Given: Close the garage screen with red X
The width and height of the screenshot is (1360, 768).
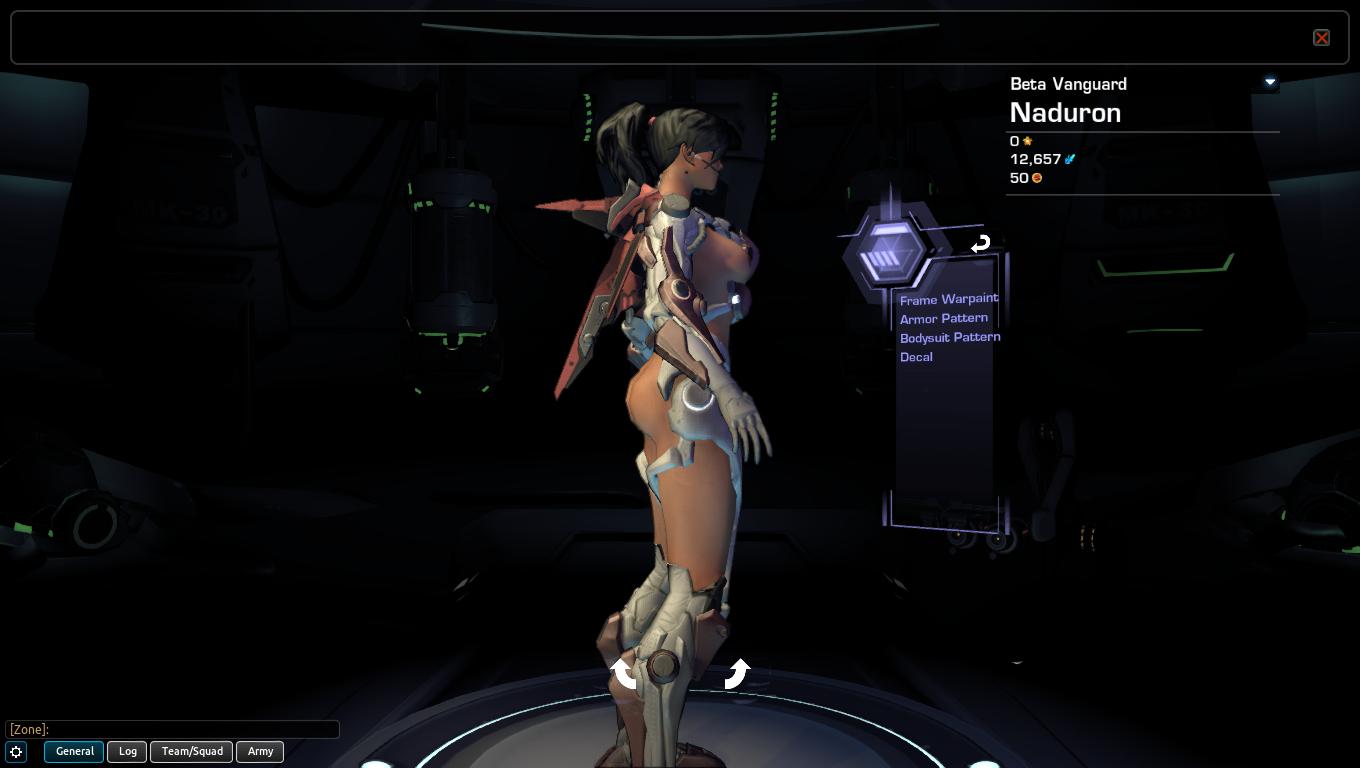Looking at the screenshot, I should 1321,38.
